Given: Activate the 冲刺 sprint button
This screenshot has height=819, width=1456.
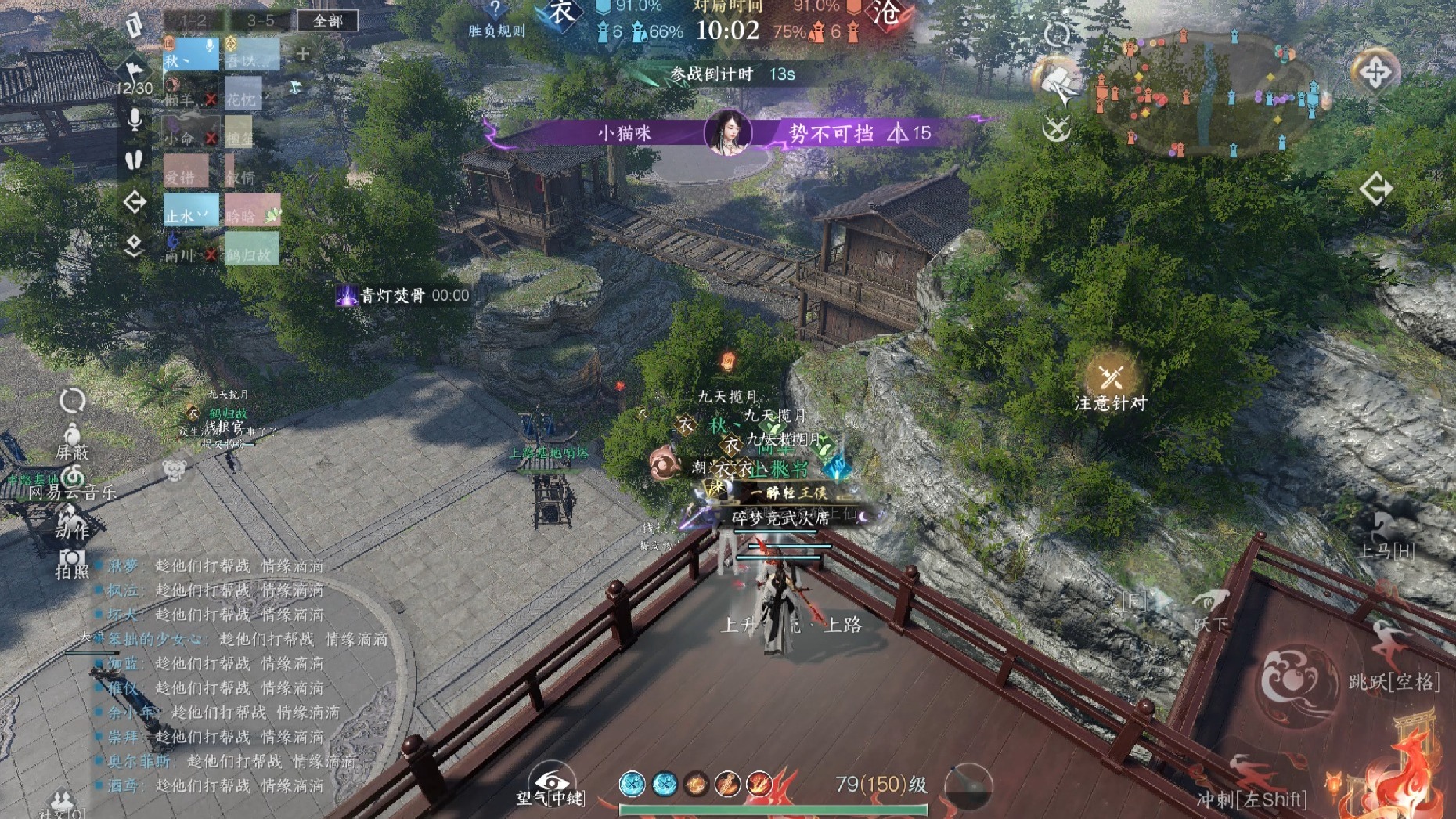Looking at the screenshot, I should 1251,783.
